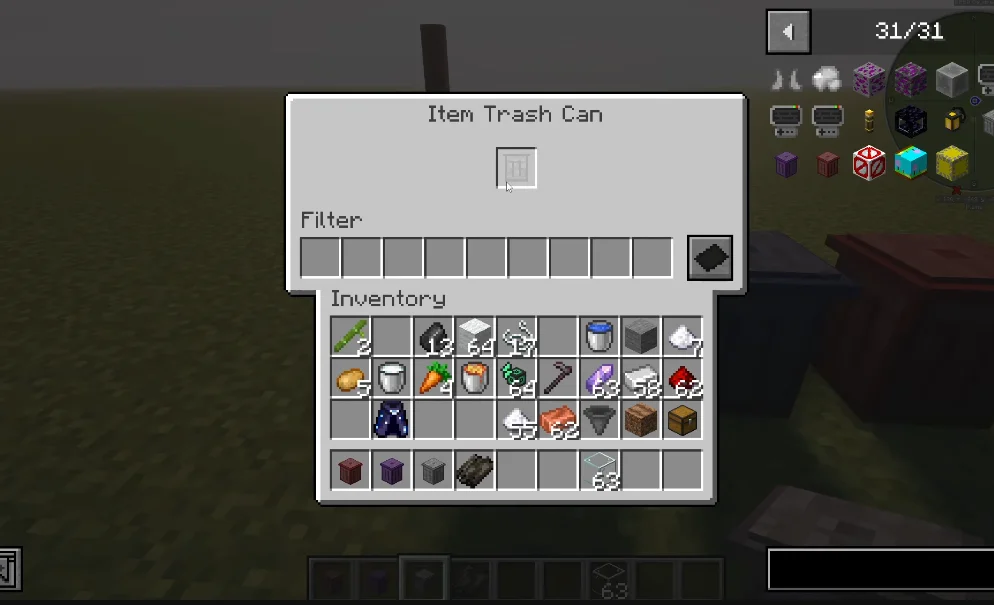This screenshot has width=994, height=605.
Task: Click the black filter item button
Action: click(710, 258)
